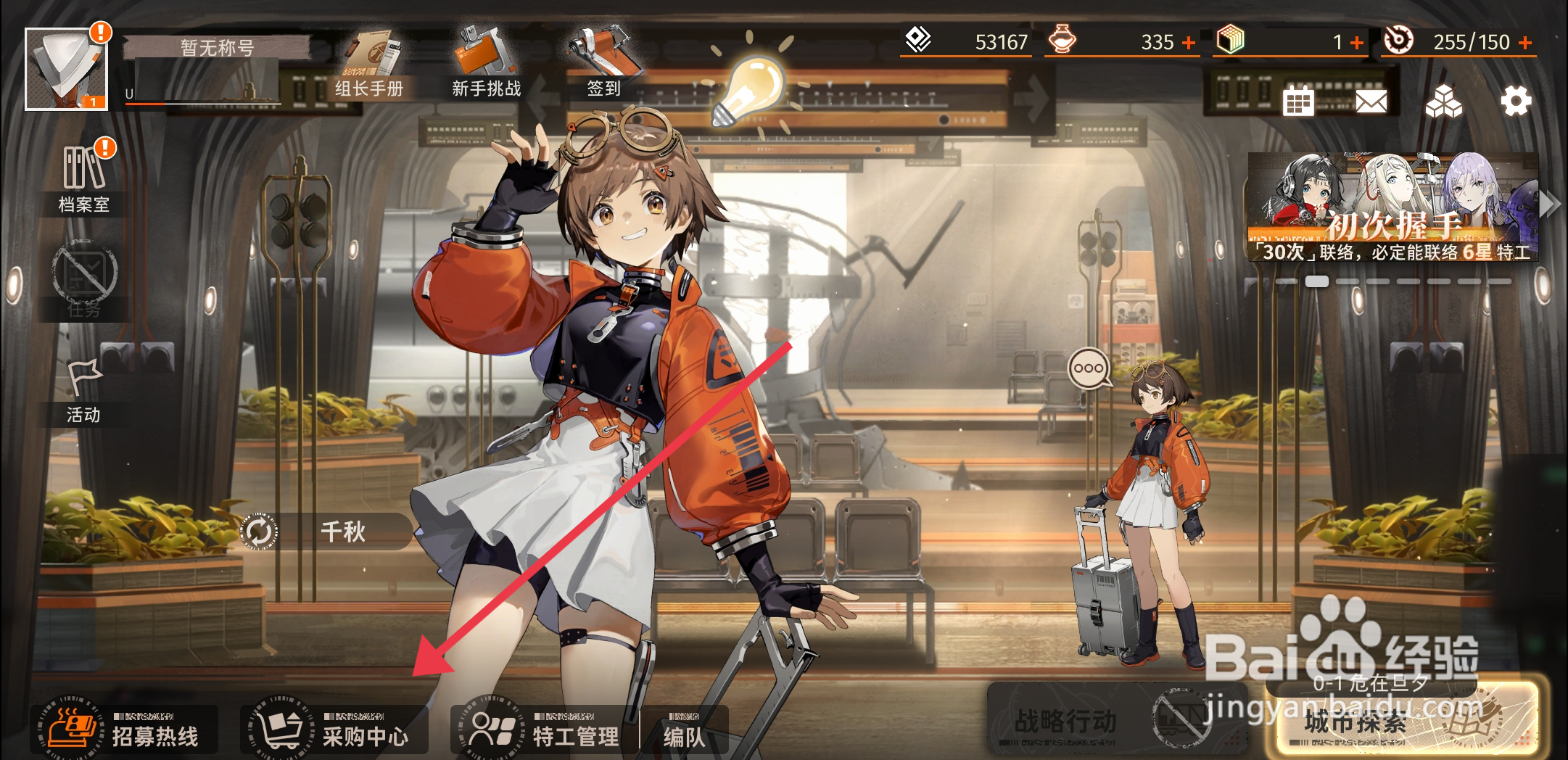Viewport: 1568px width, 760px height.
Task: Click the glowing lightbulb hint icon
Action: point(751,91)
